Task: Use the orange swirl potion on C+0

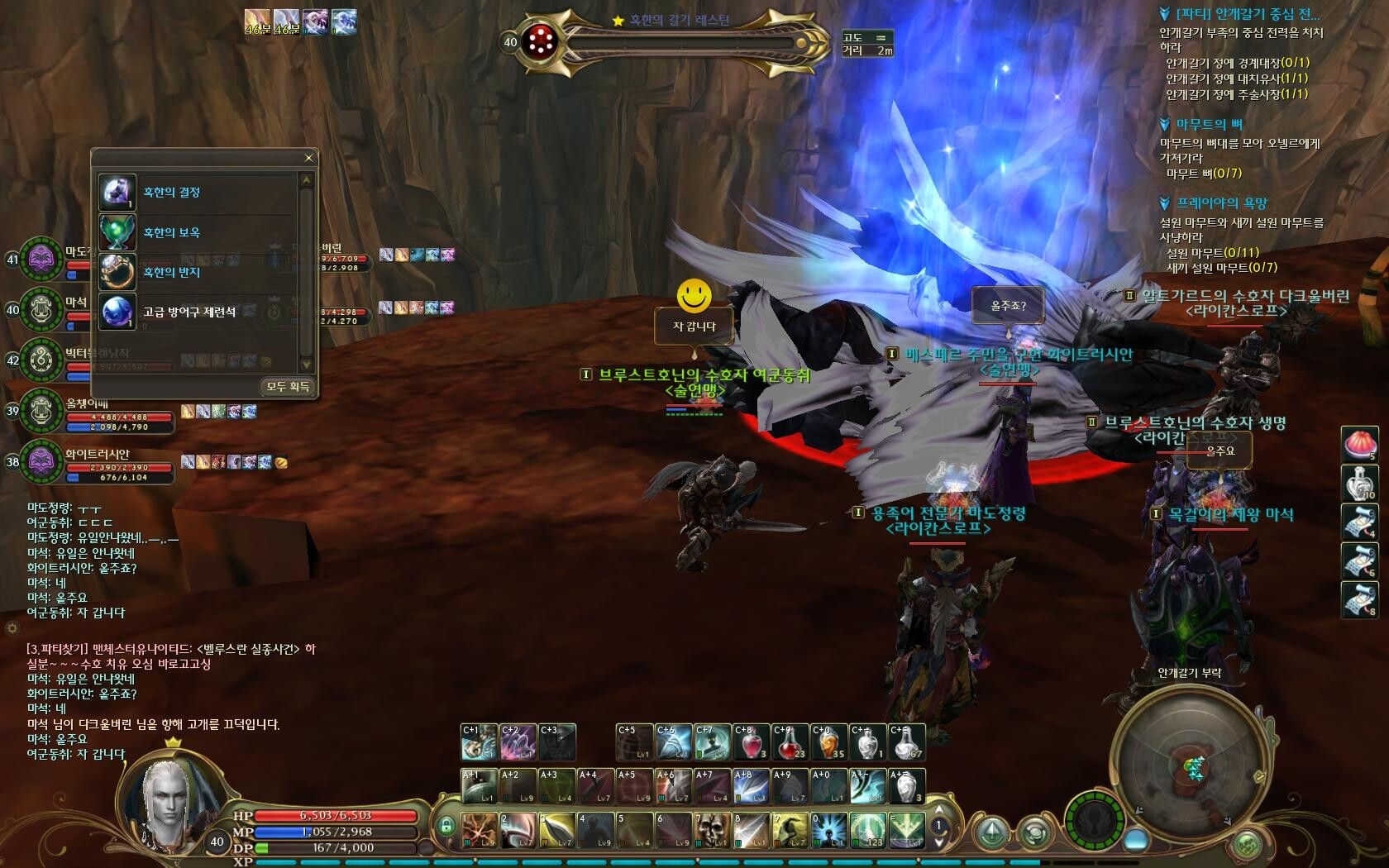Action: (828, 742)
